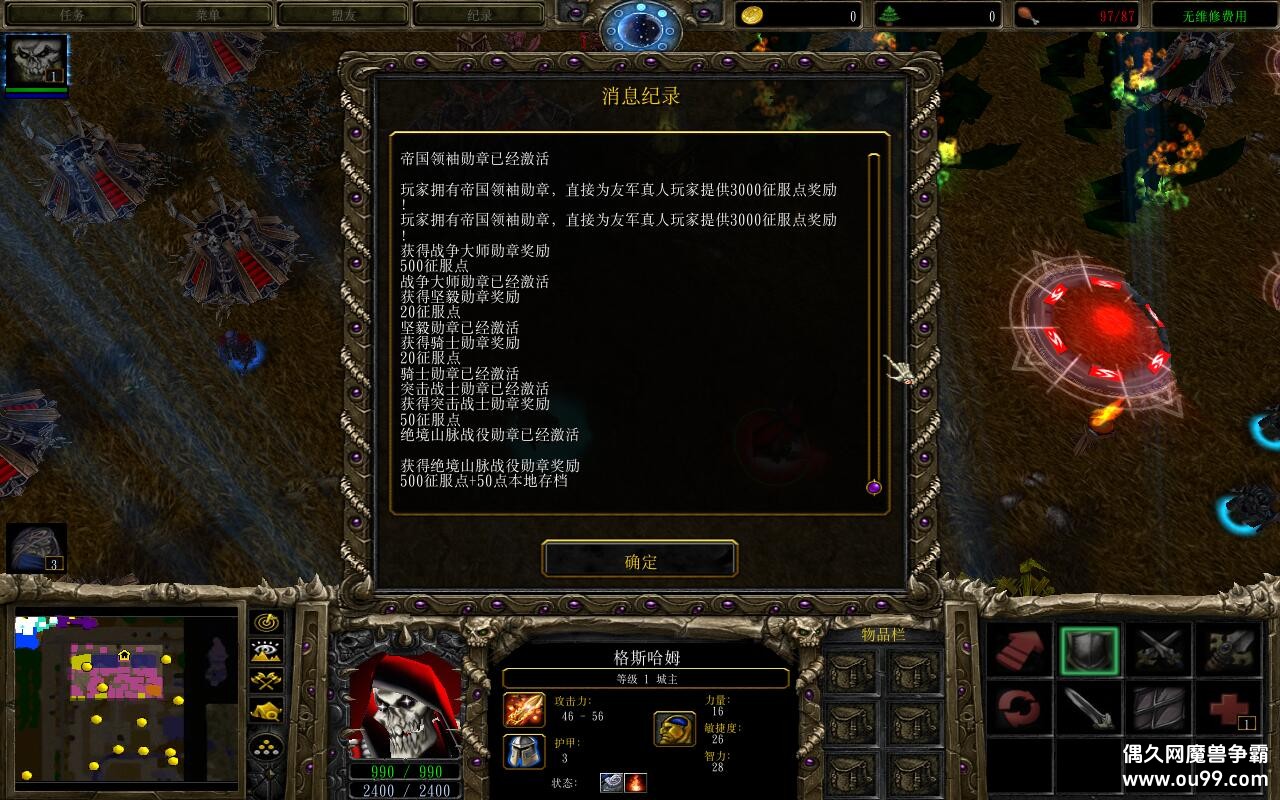Screen dimensions: 1280x800
Task: Toggle the terrain reveal eye icon
Action: [x=265, y=650]
